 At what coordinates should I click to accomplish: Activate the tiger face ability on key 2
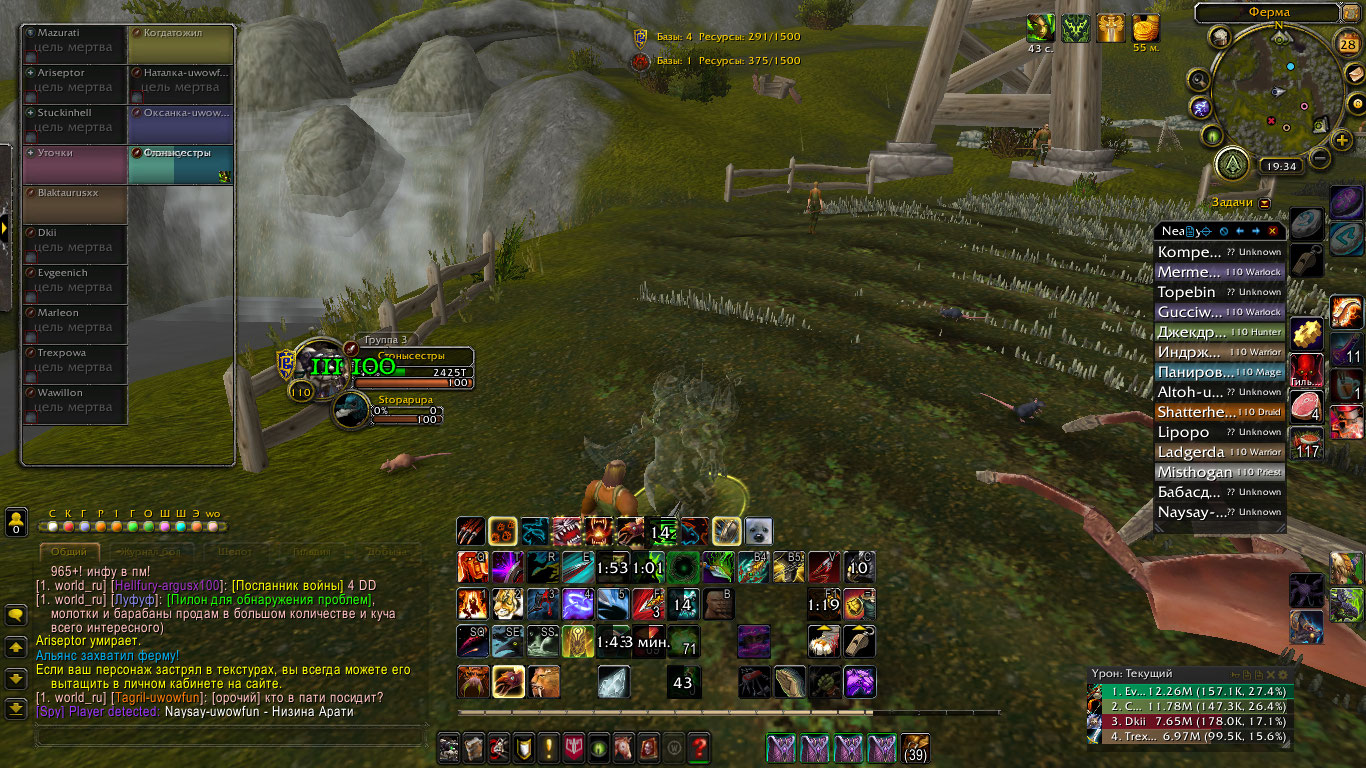pos(508,603)
